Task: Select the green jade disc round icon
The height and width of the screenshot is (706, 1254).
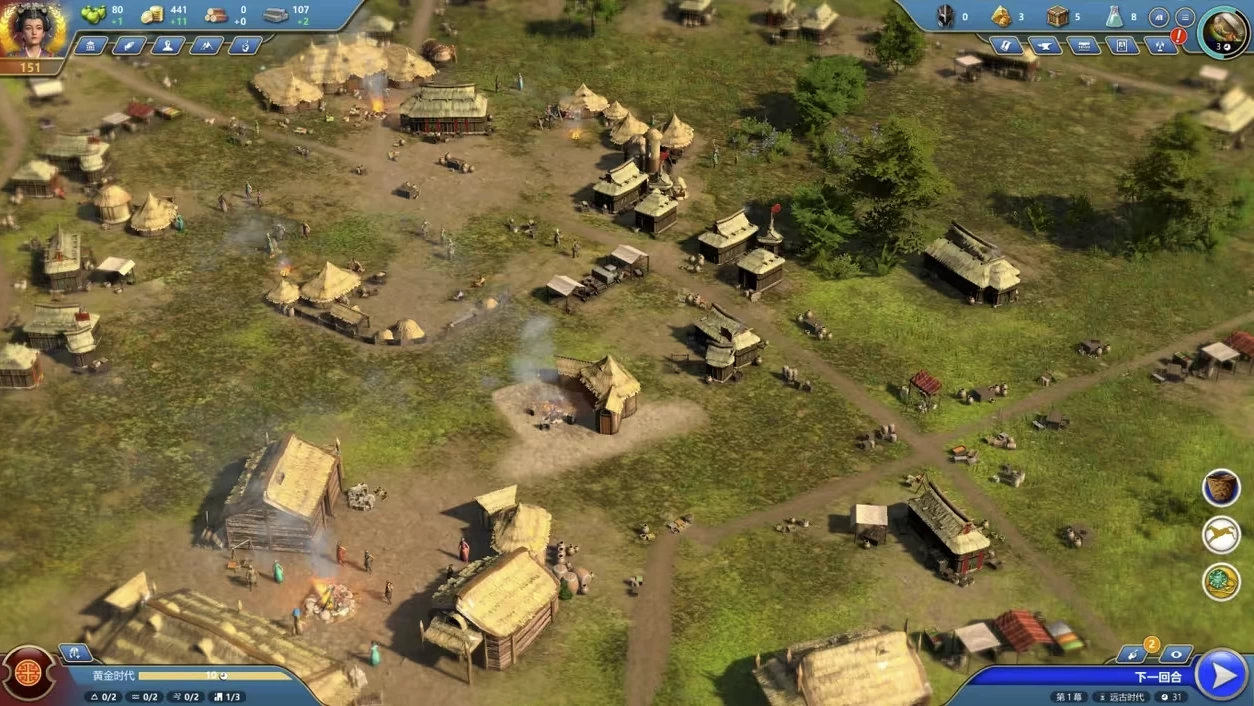Action: [x=1221, y=582]
